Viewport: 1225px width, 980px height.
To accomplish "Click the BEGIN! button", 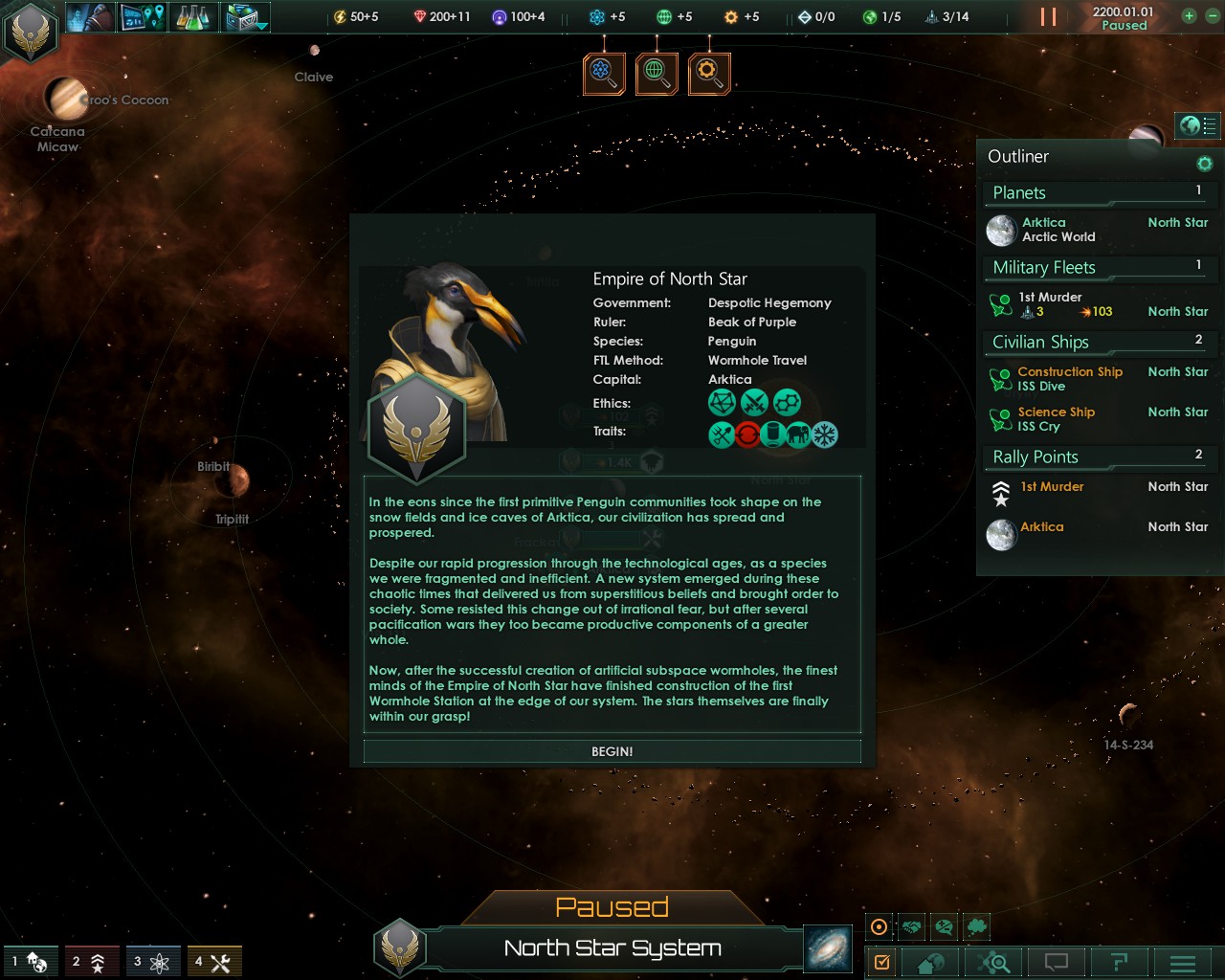I will coord(612,751).
